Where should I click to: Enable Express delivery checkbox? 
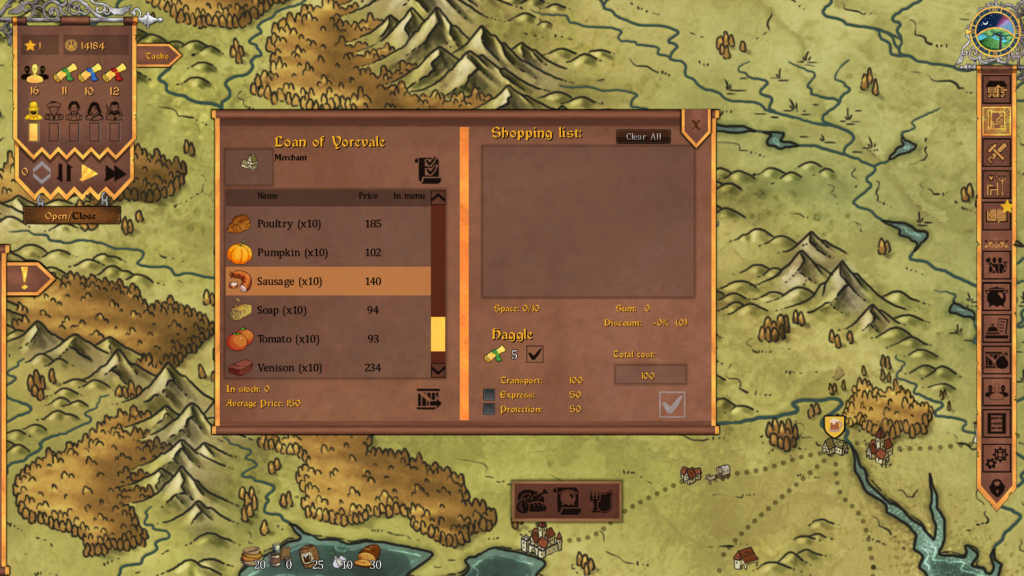point(489,395)
